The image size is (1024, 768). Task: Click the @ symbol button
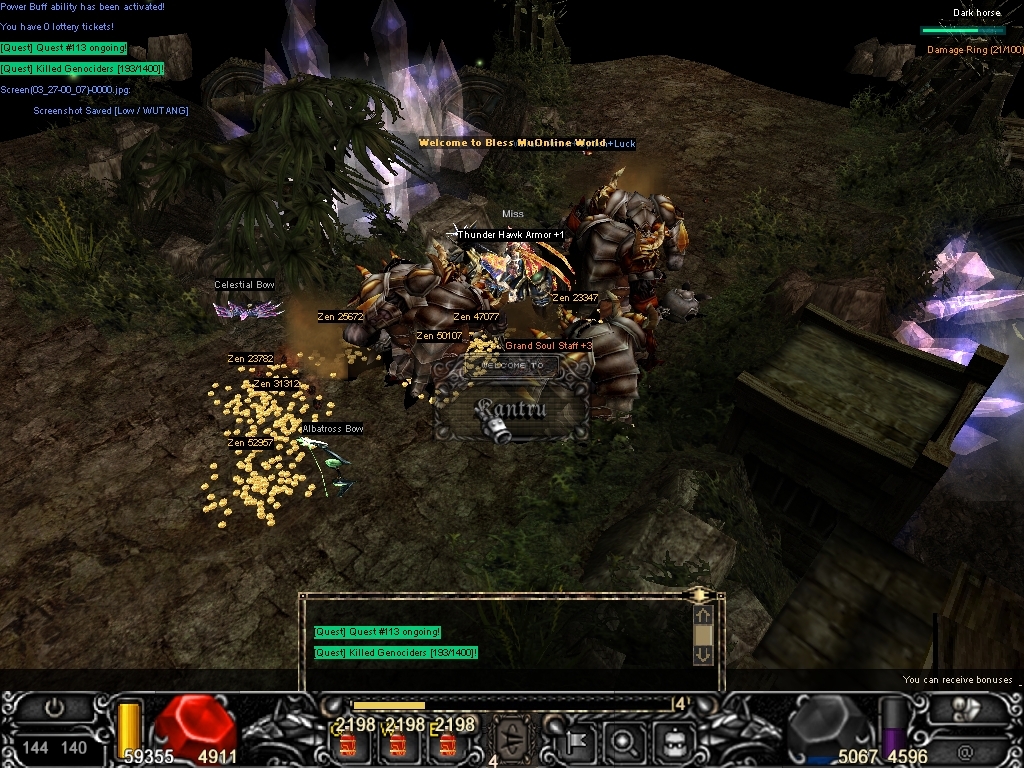tap(965, 748)
